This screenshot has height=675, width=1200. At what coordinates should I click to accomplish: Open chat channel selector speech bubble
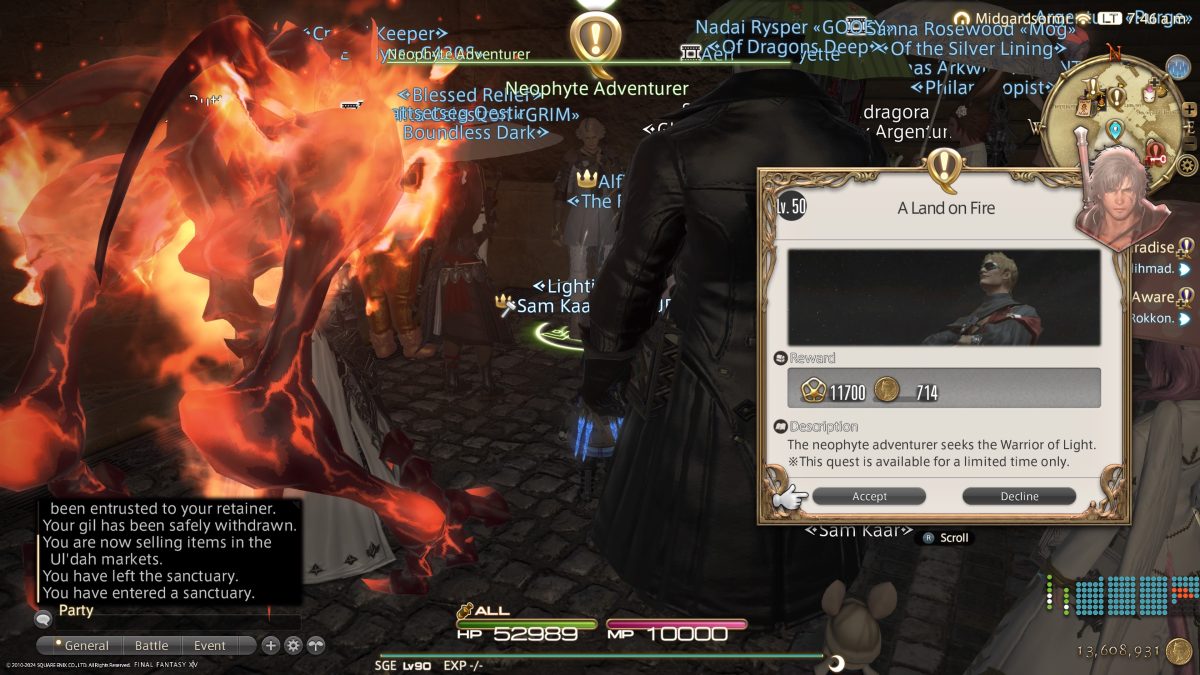coord(43,619)
